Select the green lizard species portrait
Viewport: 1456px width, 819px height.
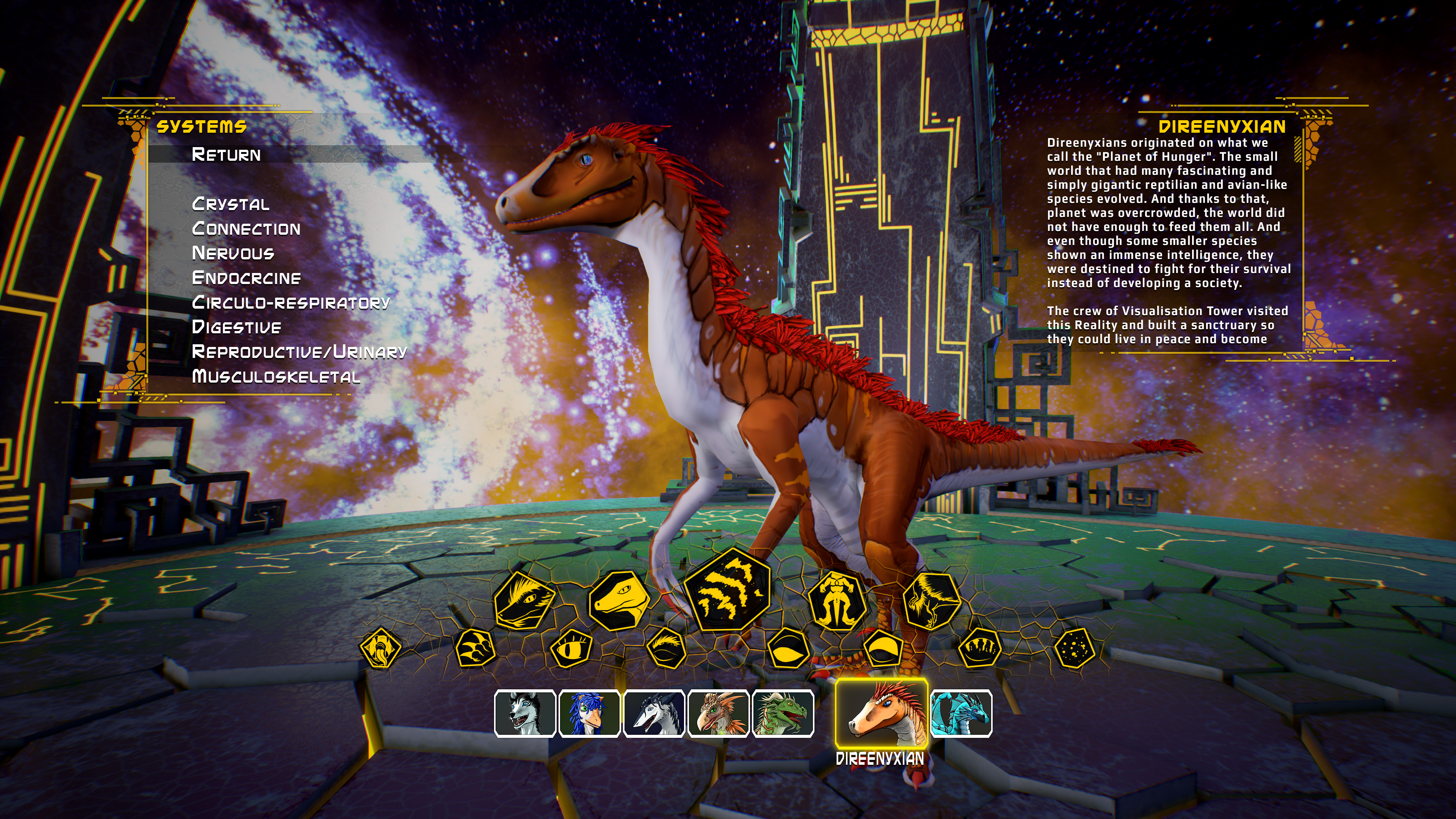tap(783, 714)
